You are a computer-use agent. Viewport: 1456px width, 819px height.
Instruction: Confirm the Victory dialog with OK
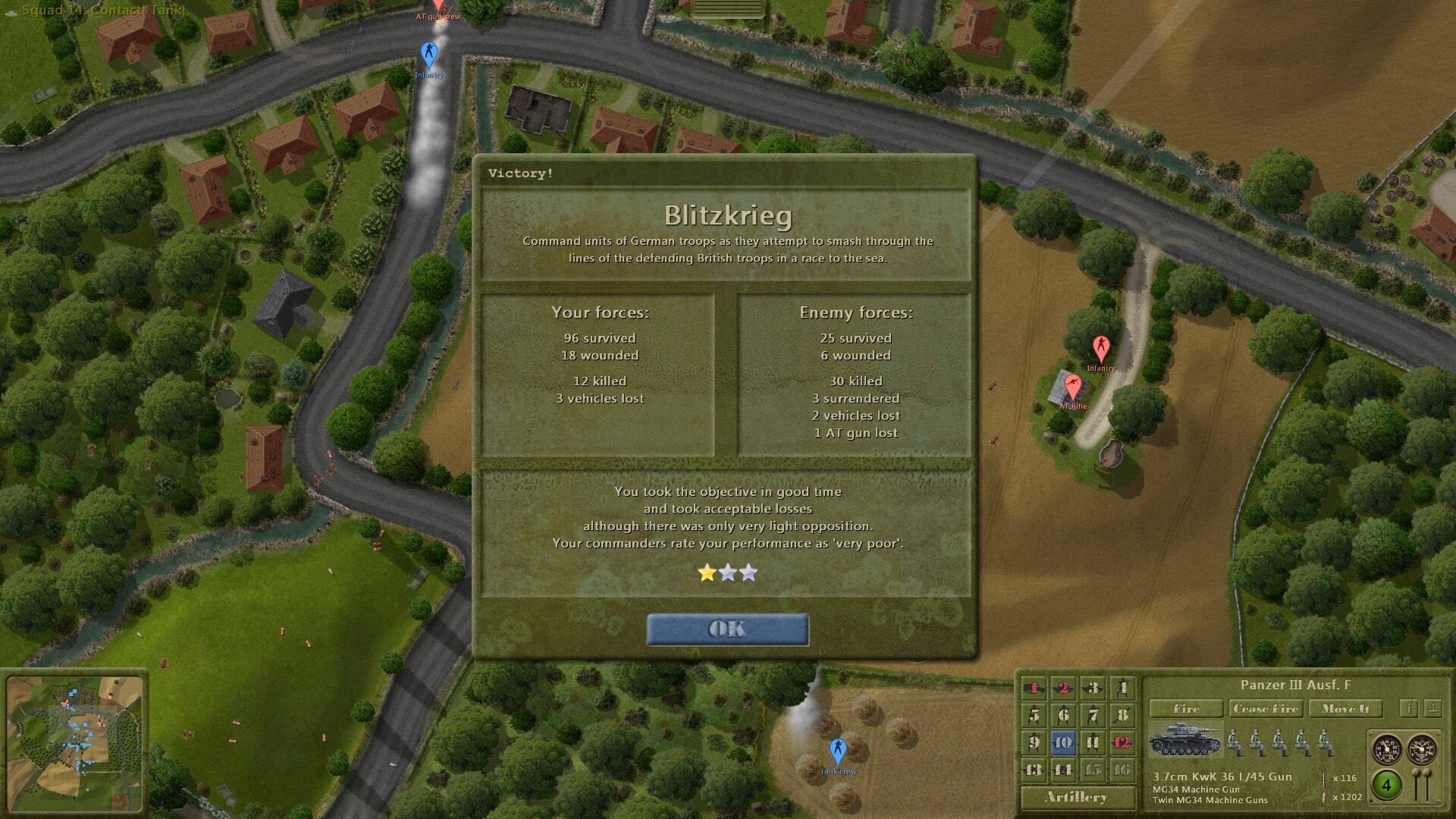(727, 629)
